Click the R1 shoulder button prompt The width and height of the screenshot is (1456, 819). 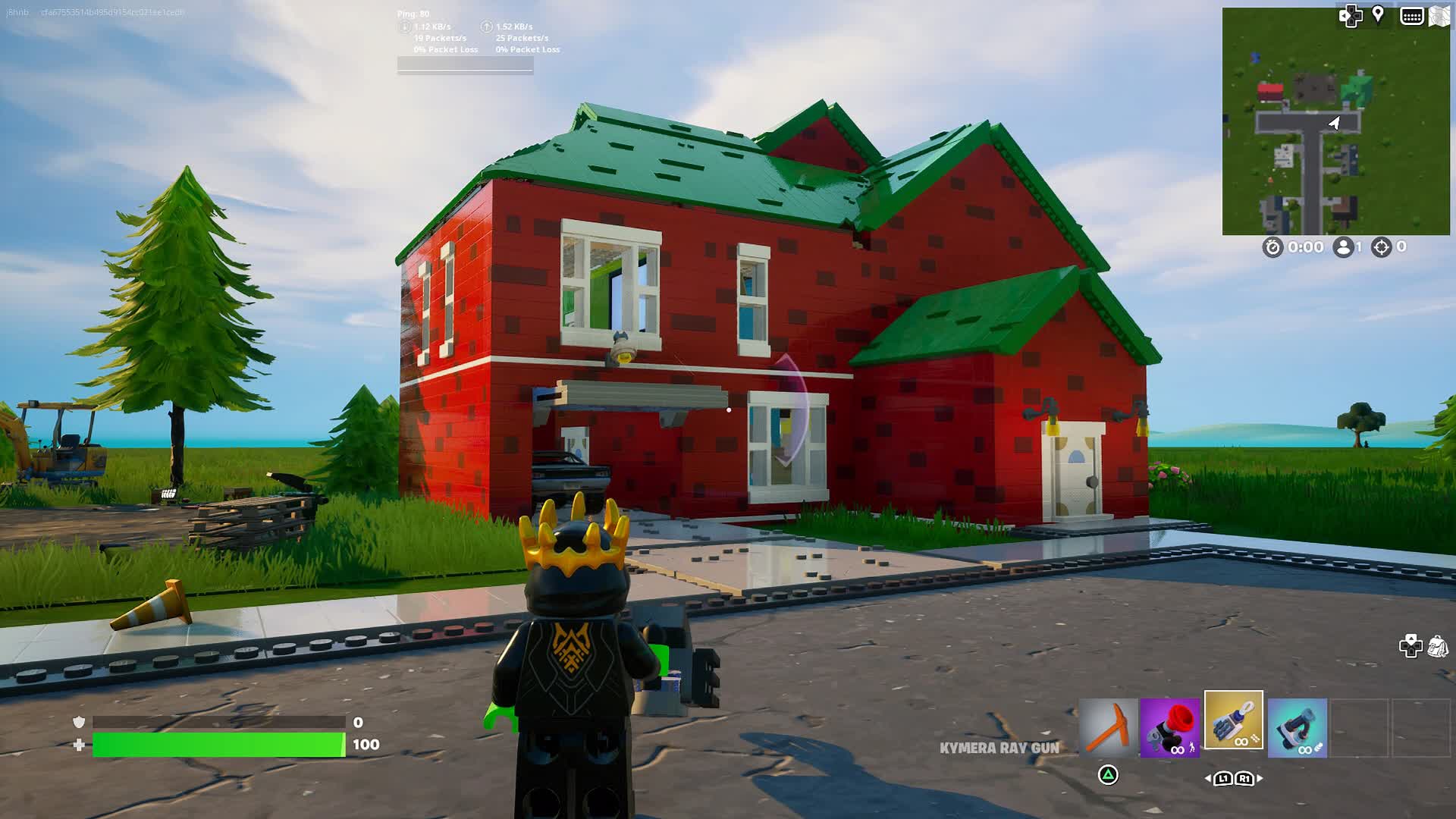1245,779
